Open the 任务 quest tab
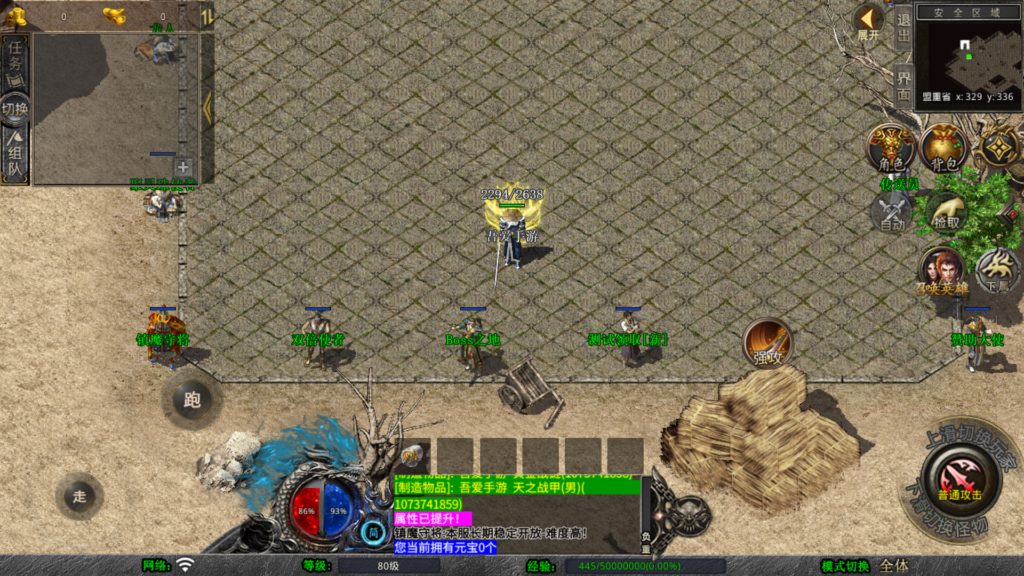 click(x=15, y=62)
